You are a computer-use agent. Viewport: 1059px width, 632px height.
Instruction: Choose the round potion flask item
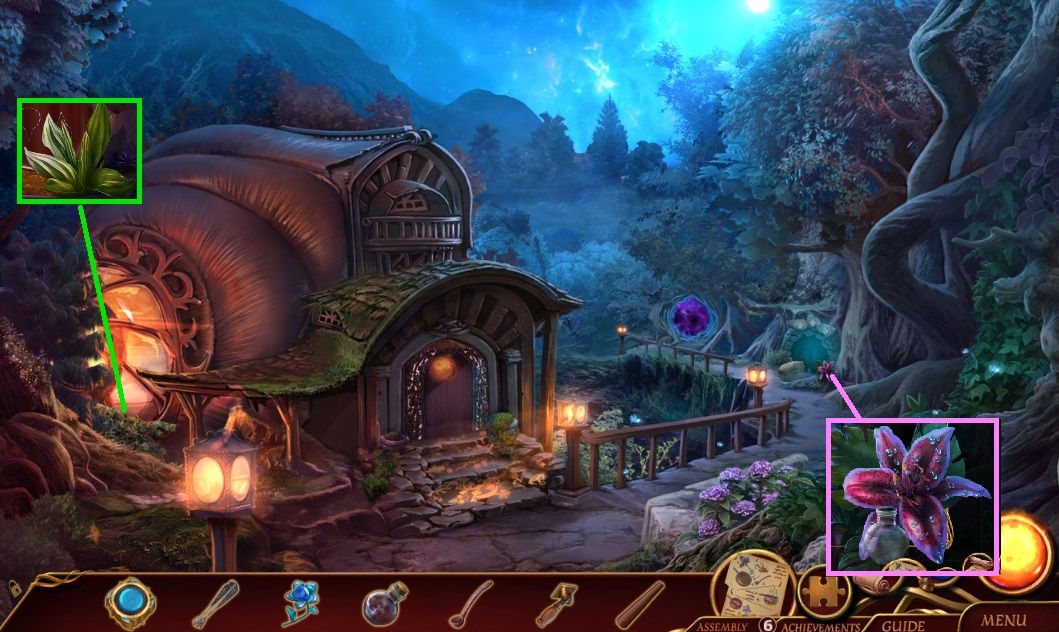tap(384, 604)
